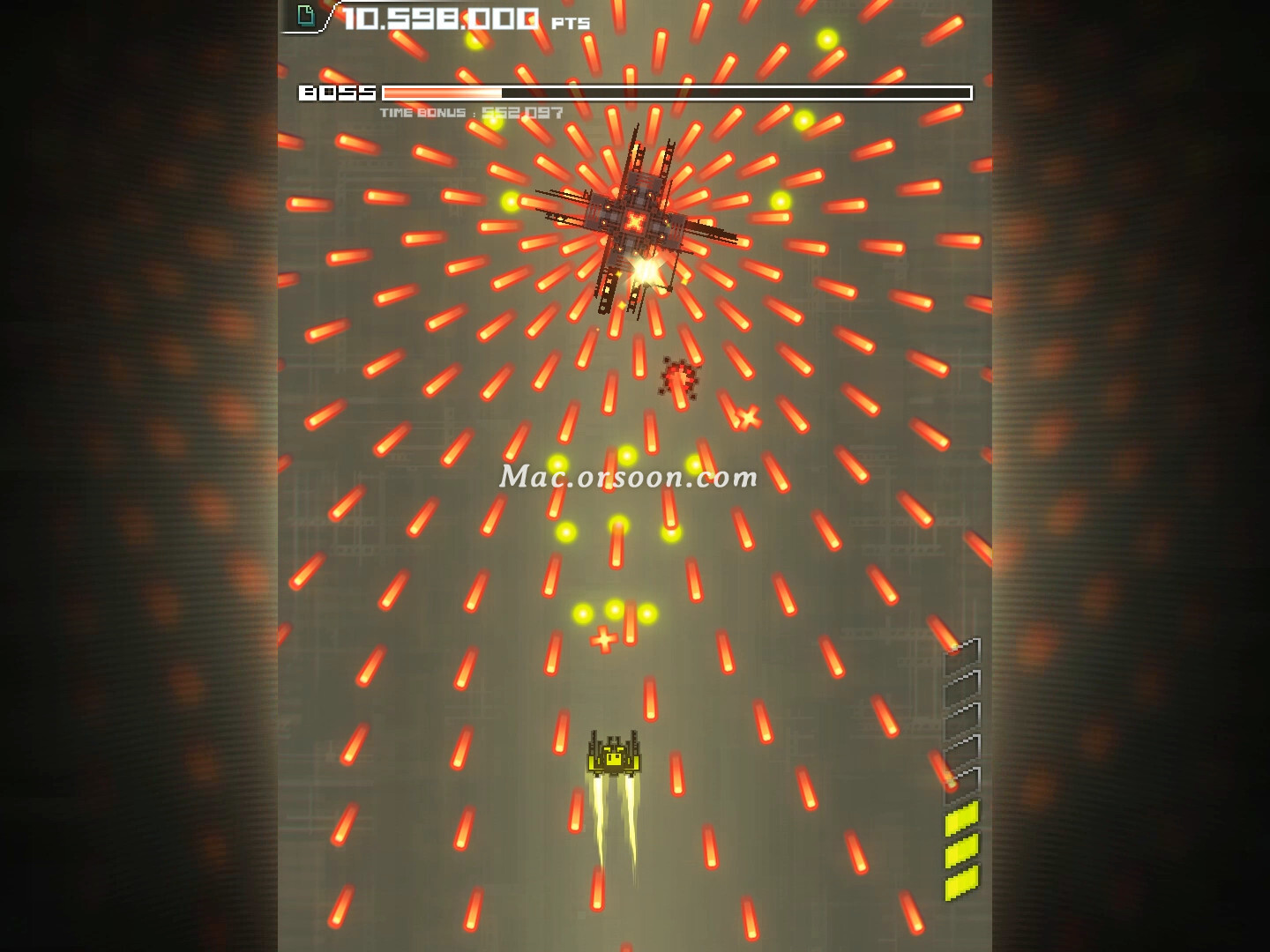This screenshot has height=952, width=1270.
Task: Click the small exploding enemy fragment mid-screen
Action: click(679, 377)
